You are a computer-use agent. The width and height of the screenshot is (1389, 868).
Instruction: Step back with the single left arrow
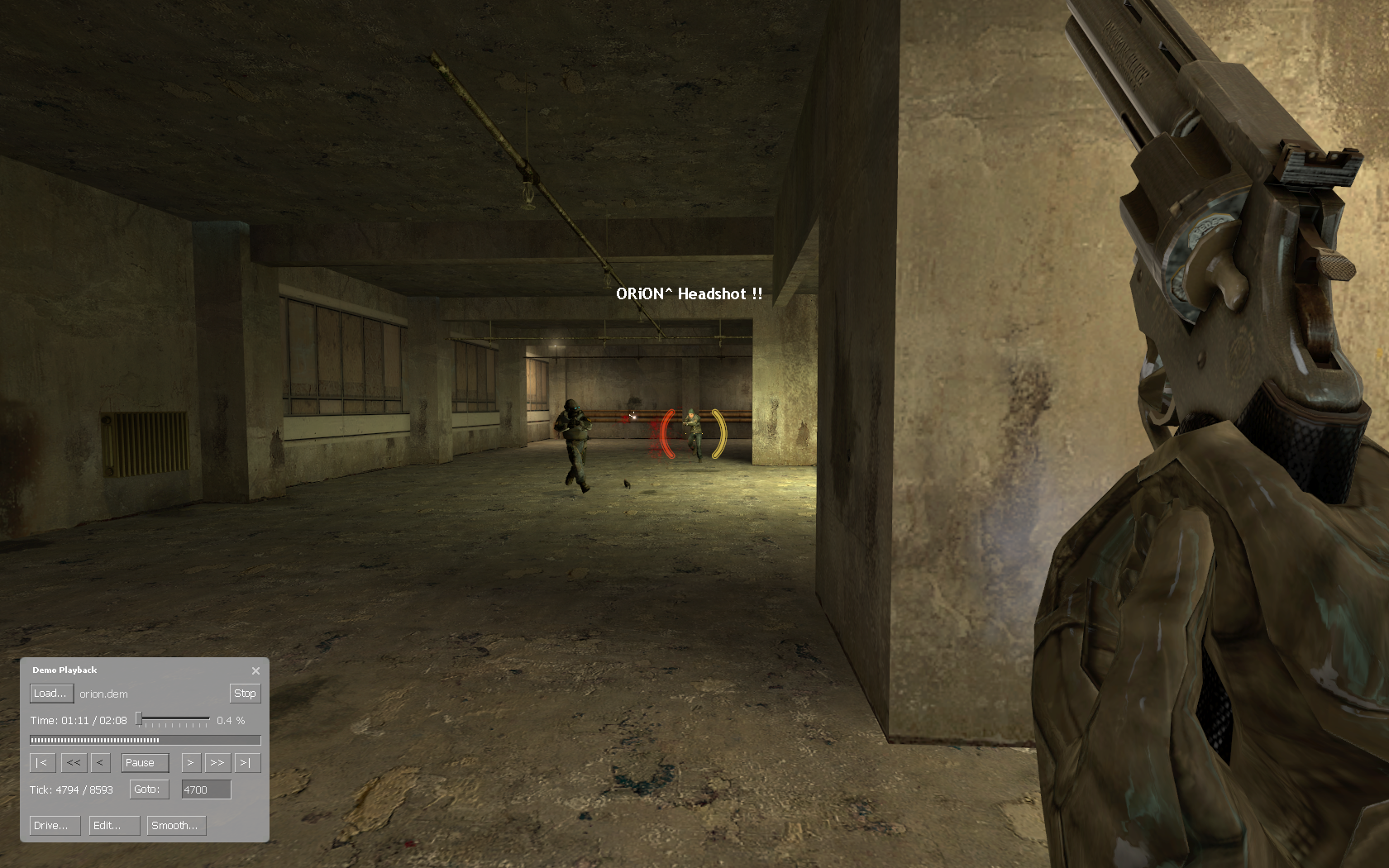tap(99, 763)
